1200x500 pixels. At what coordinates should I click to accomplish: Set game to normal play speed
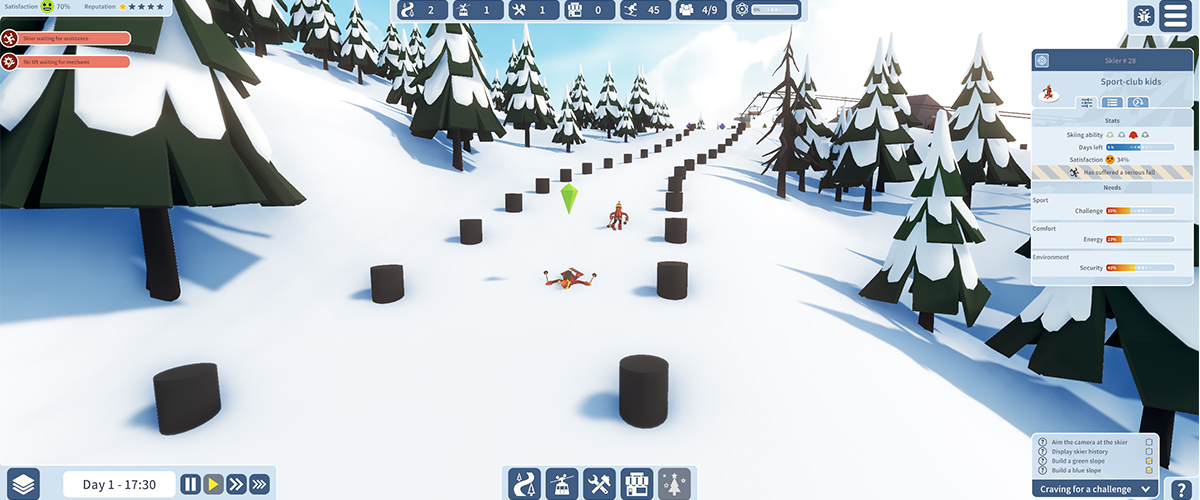pyautogui.click(x=213, y=485)
